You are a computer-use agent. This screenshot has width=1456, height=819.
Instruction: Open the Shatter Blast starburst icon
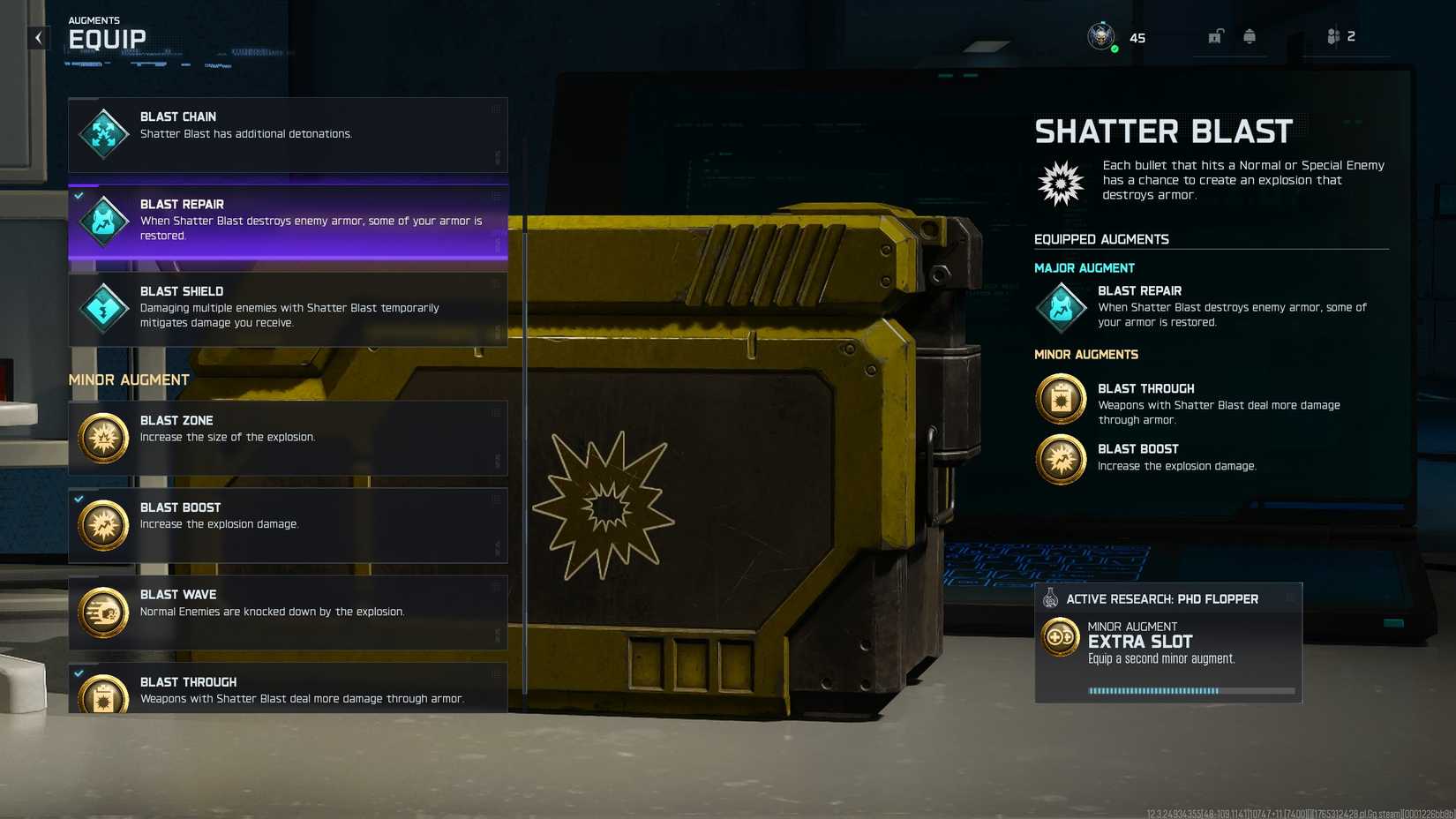1061,183
